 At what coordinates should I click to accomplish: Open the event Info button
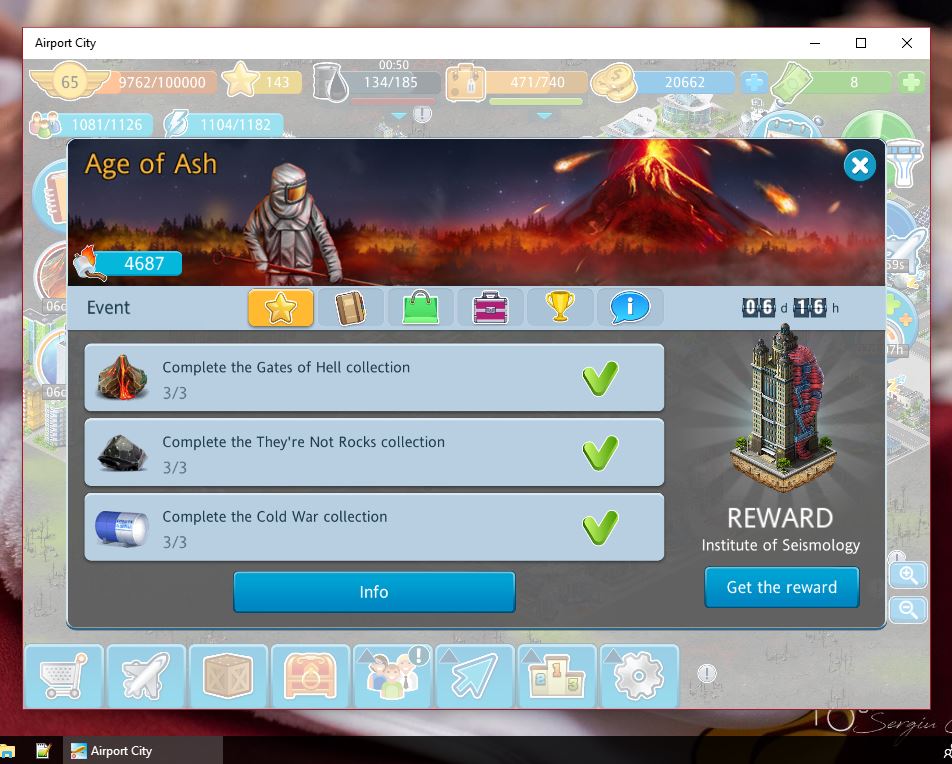tap(374, 592)
